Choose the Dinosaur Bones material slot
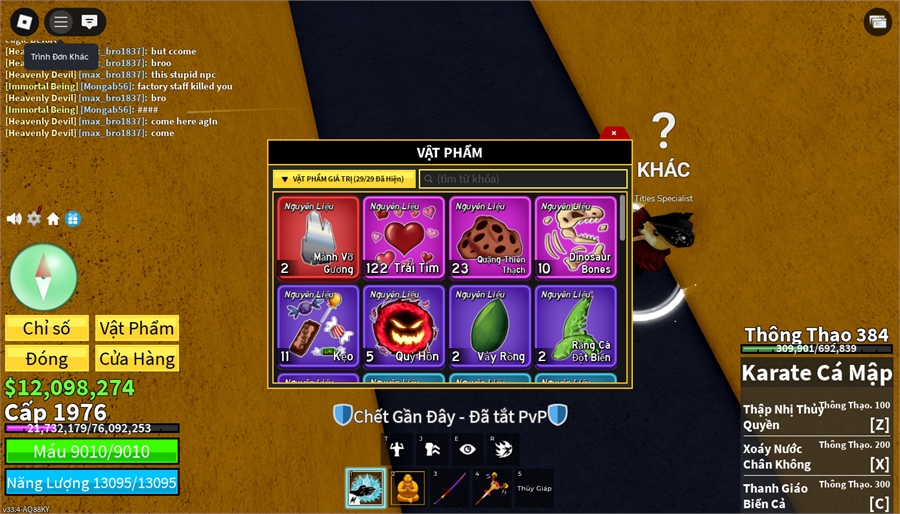The image size is (900, 514). pyautogui.click(x=576, y=237)
